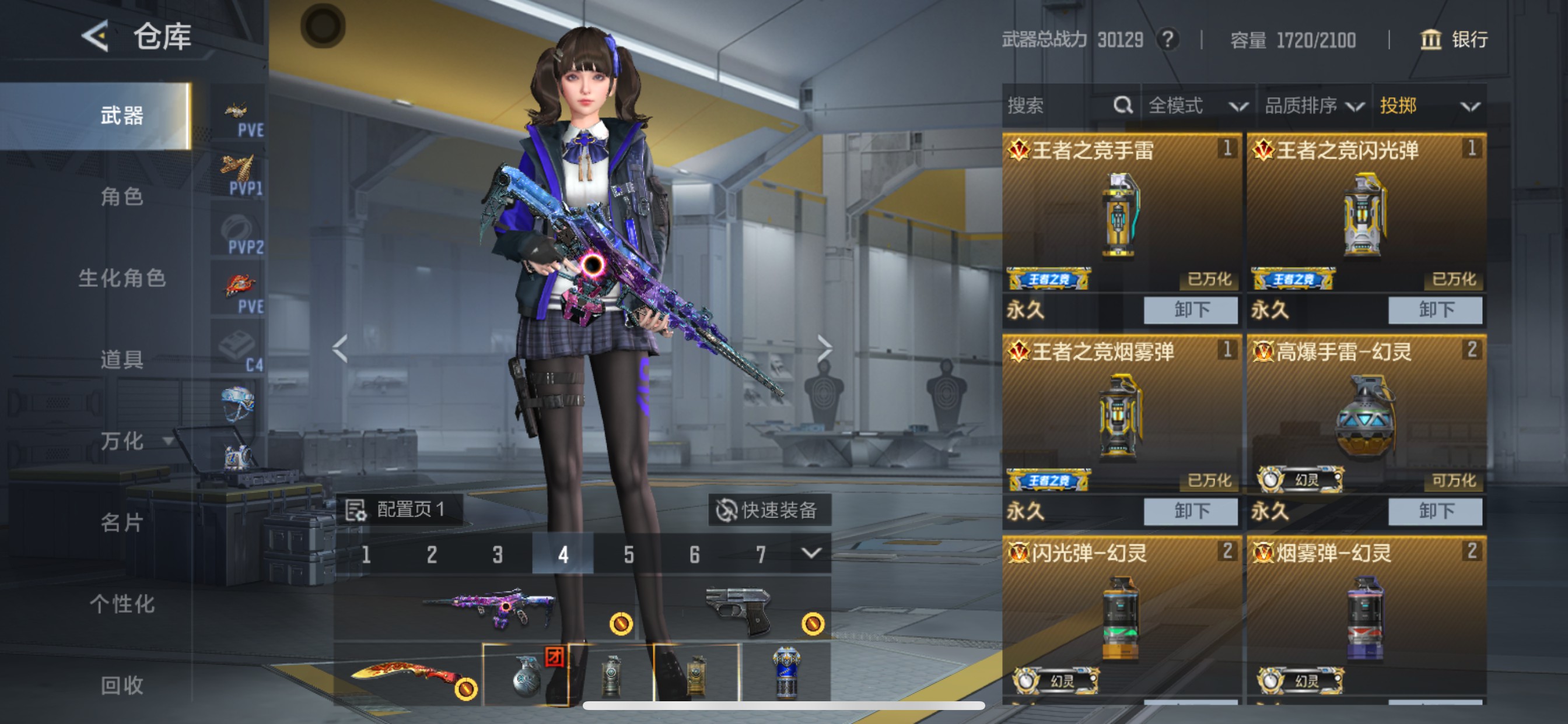Viewport: 1568px width, 724px height.
Task: Expand the 品质排序 quality sort dropdown
Action: coord(1315,106)
